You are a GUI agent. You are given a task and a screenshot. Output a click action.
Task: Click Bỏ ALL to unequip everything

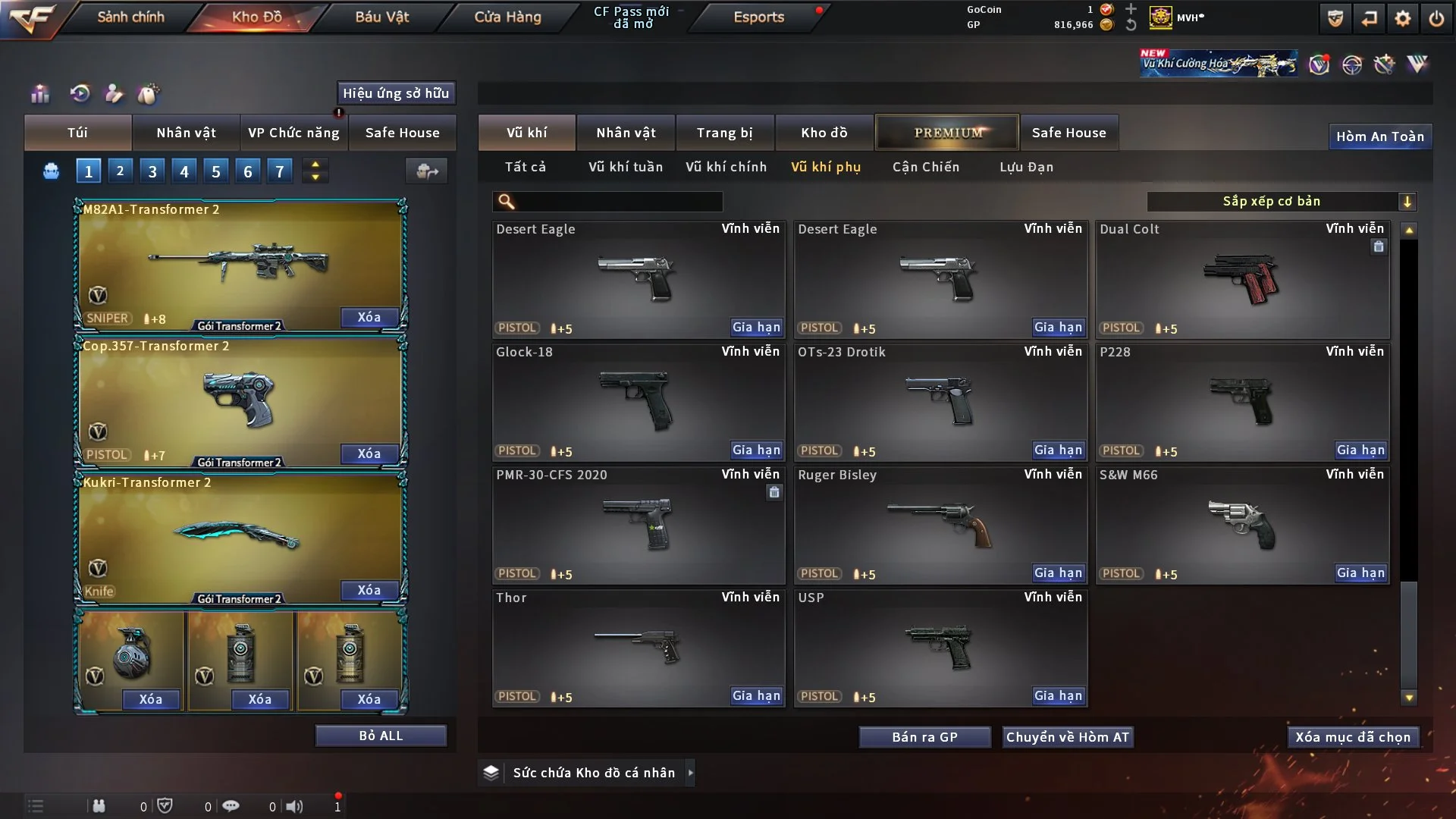381,736
